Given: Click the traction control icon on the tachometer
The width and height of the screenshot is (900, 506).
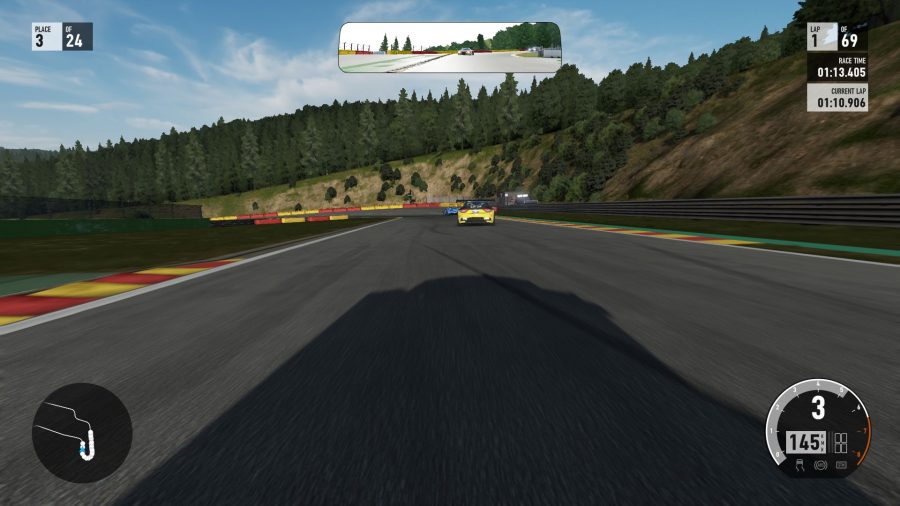Looking at the screenshot, I should pos(801,465).
